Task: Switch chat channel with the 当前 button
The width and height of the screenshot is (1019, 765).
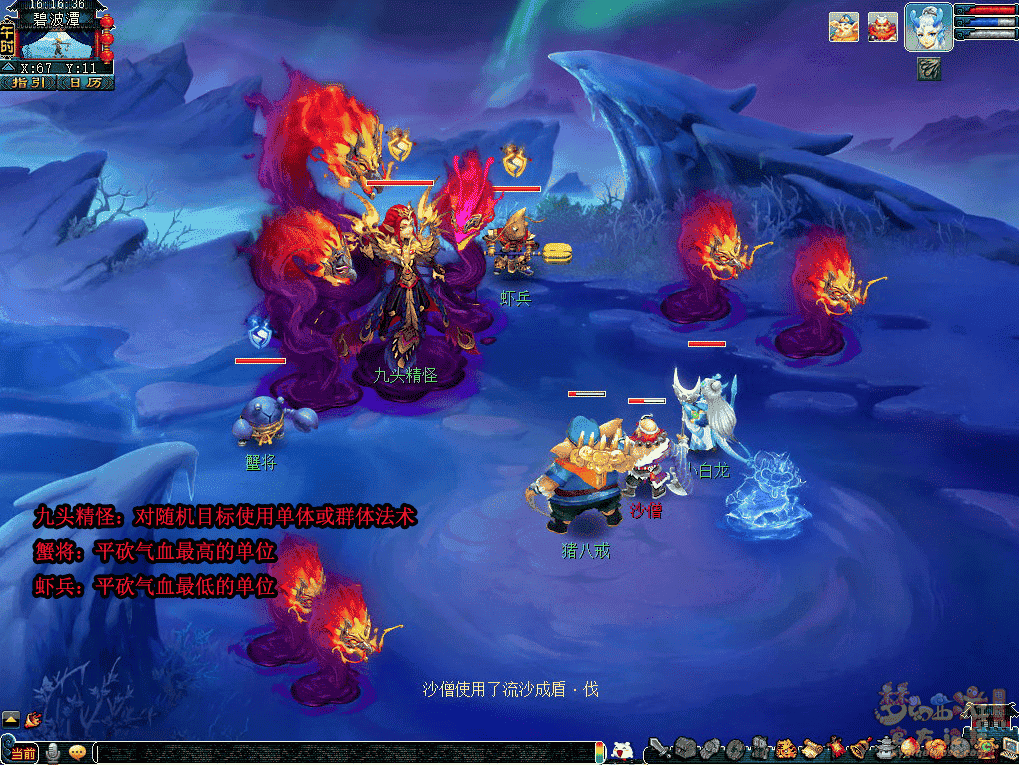Action: point(21,753)
